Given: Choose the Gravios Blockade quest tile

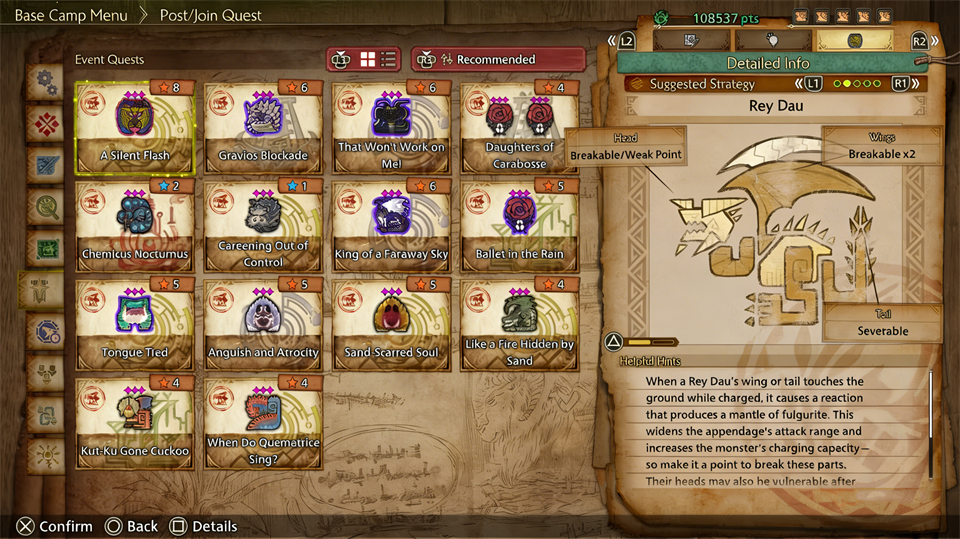Looking at the screenshot, I should pyautogui.click(x=263, y=128).
